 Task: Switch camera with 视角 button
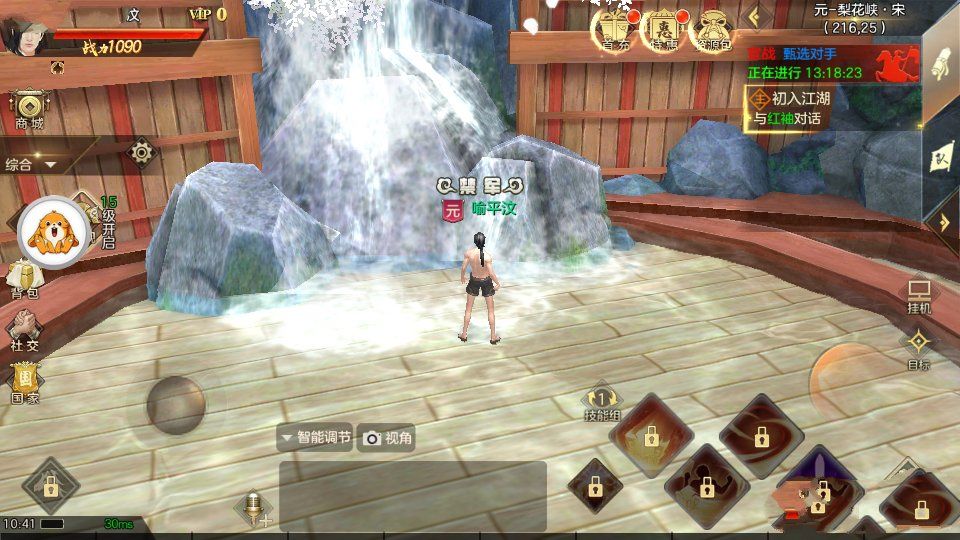(387, 437)
